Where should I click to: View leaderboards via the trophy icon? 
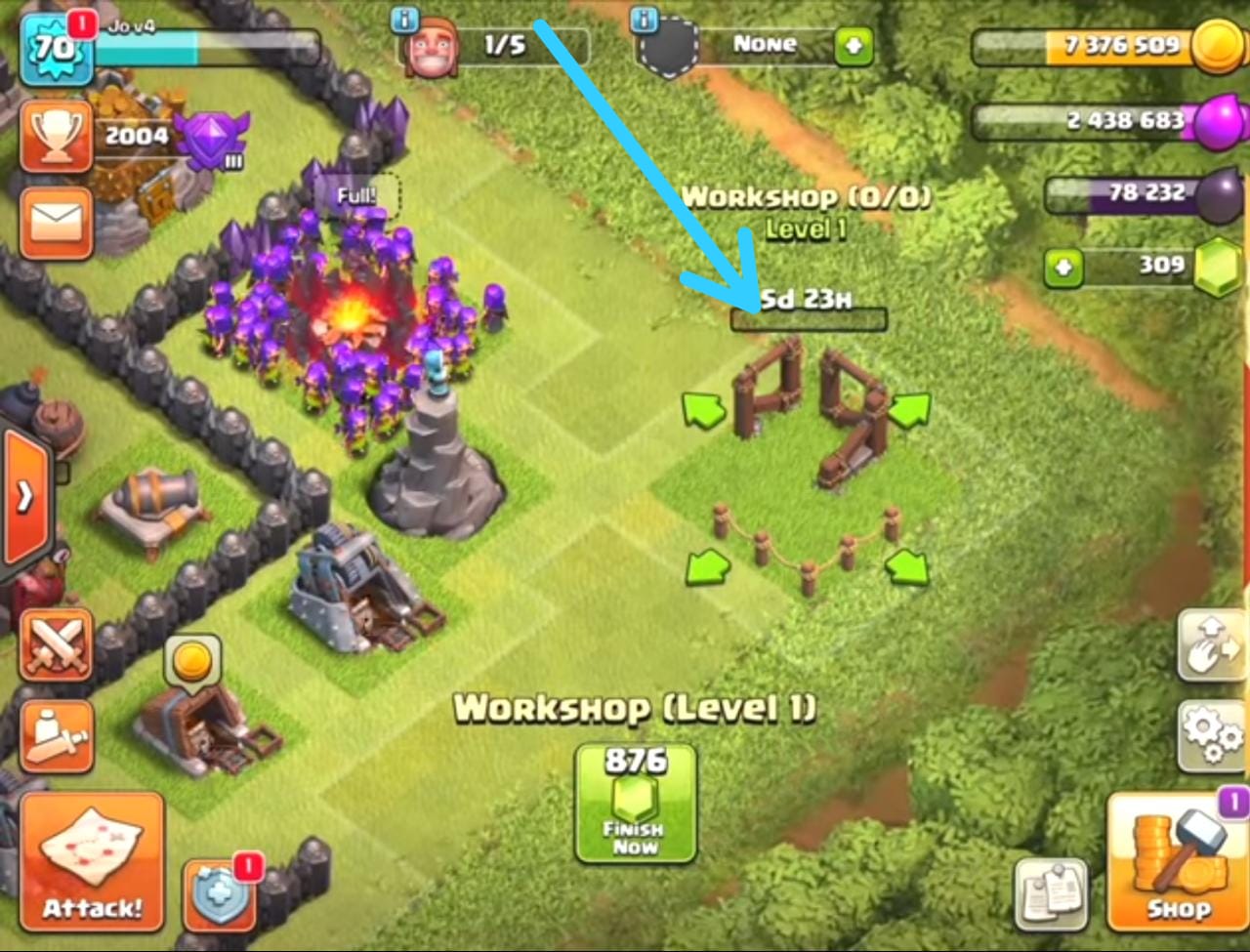(56, 137)
